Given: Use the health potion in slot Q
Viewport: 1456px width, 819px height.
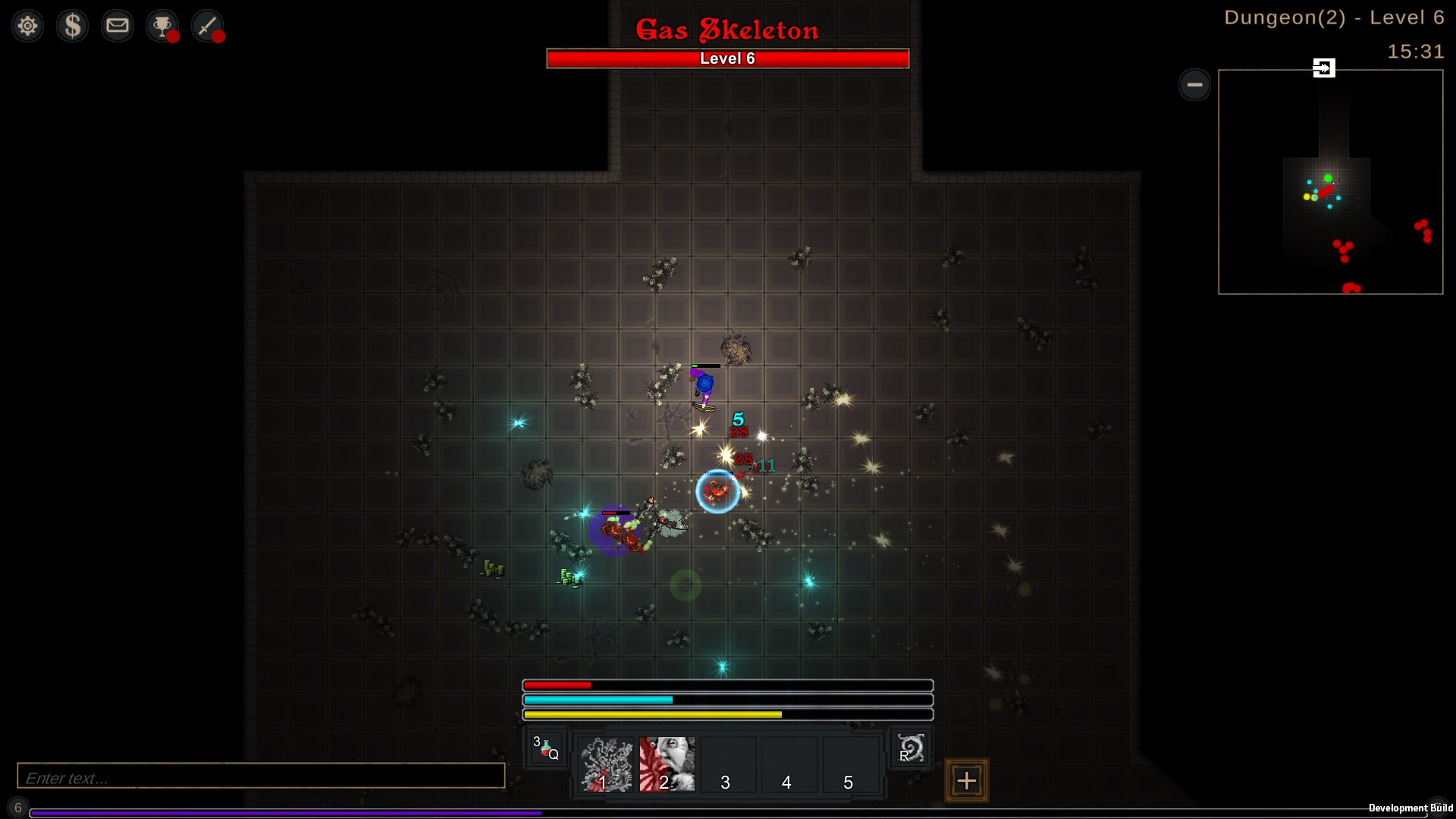Looking at the screenshot, I should point(546,748).
